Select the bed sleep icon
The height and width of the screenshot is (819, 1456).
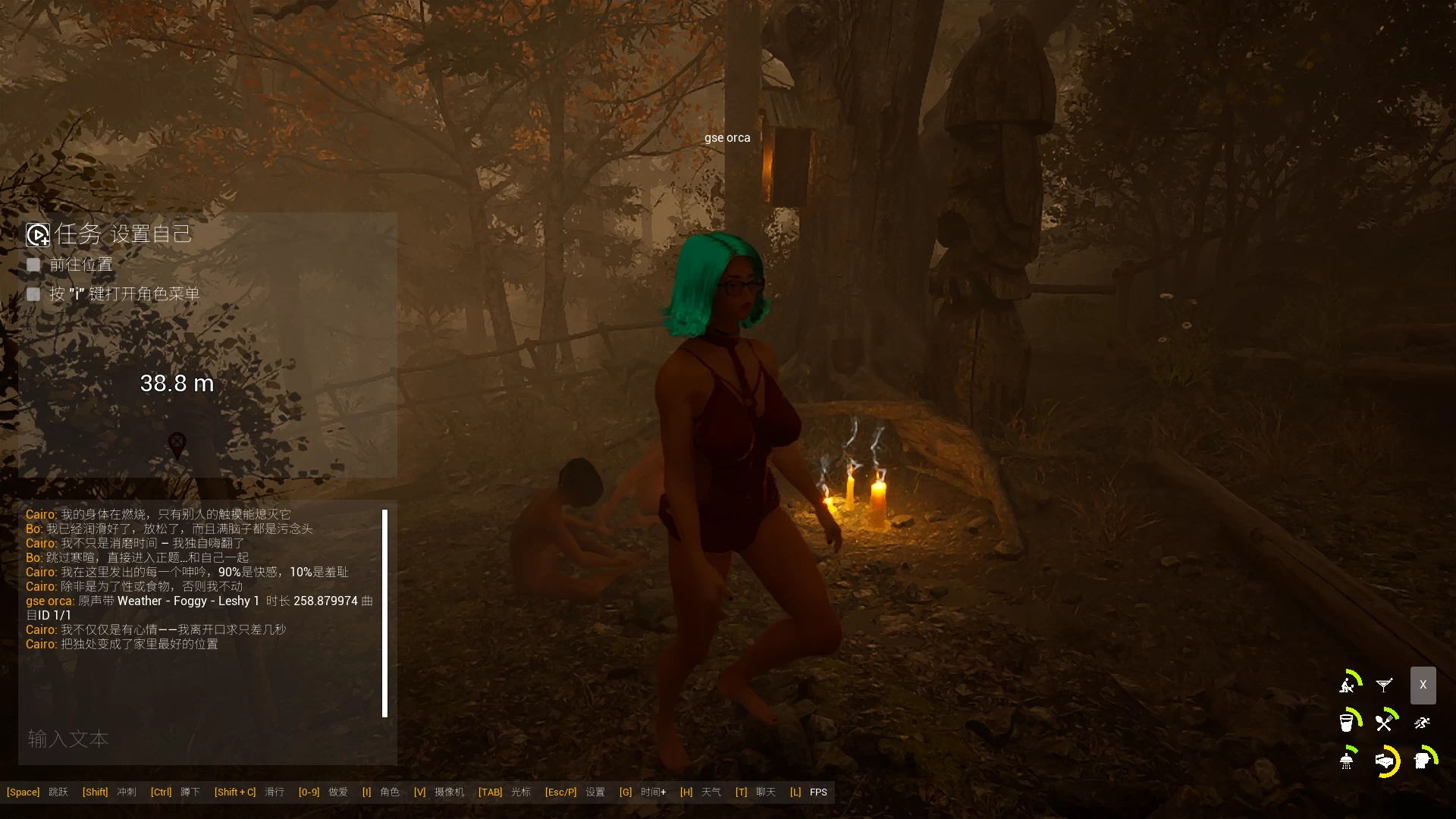click(x=1385, y=761)
